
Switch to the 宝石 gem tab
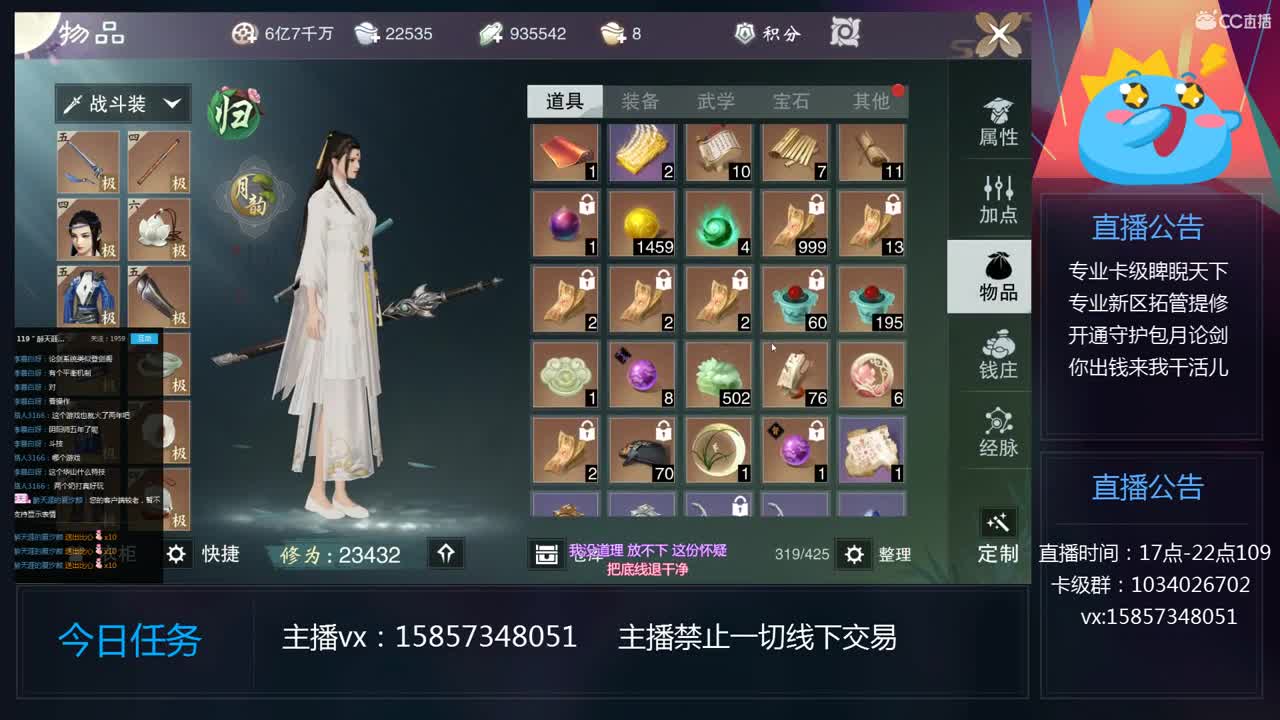coord(793,99)
